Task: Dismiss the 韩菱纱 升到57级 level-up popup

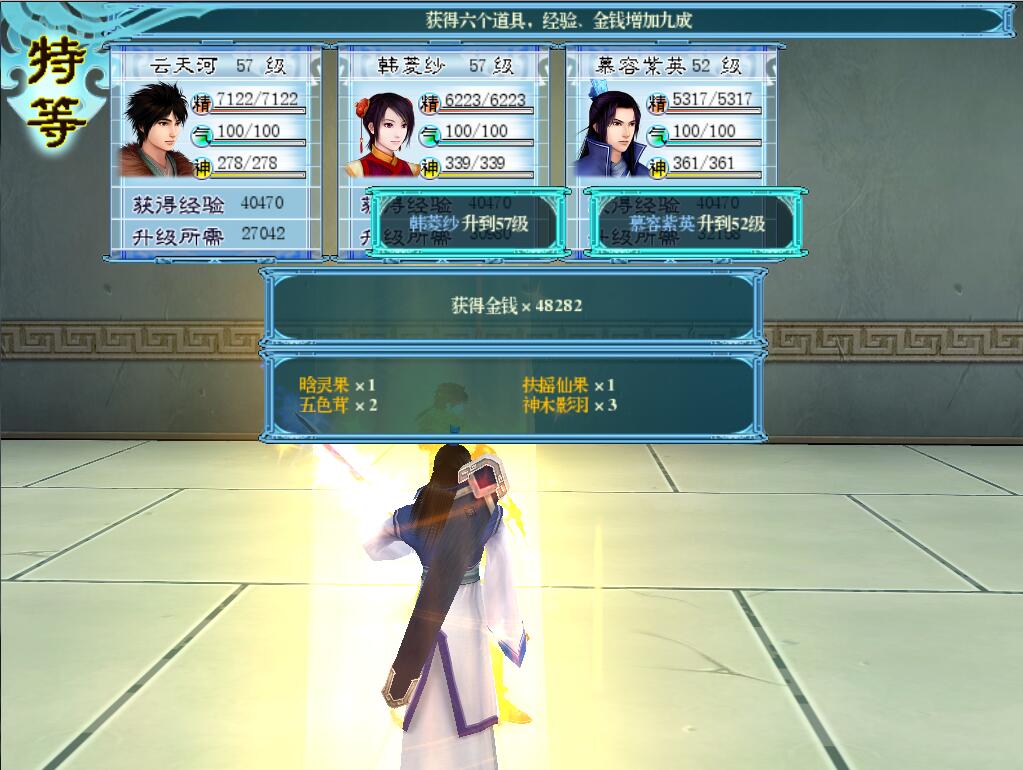Action: pyautogui.click(x=468, y=223)
